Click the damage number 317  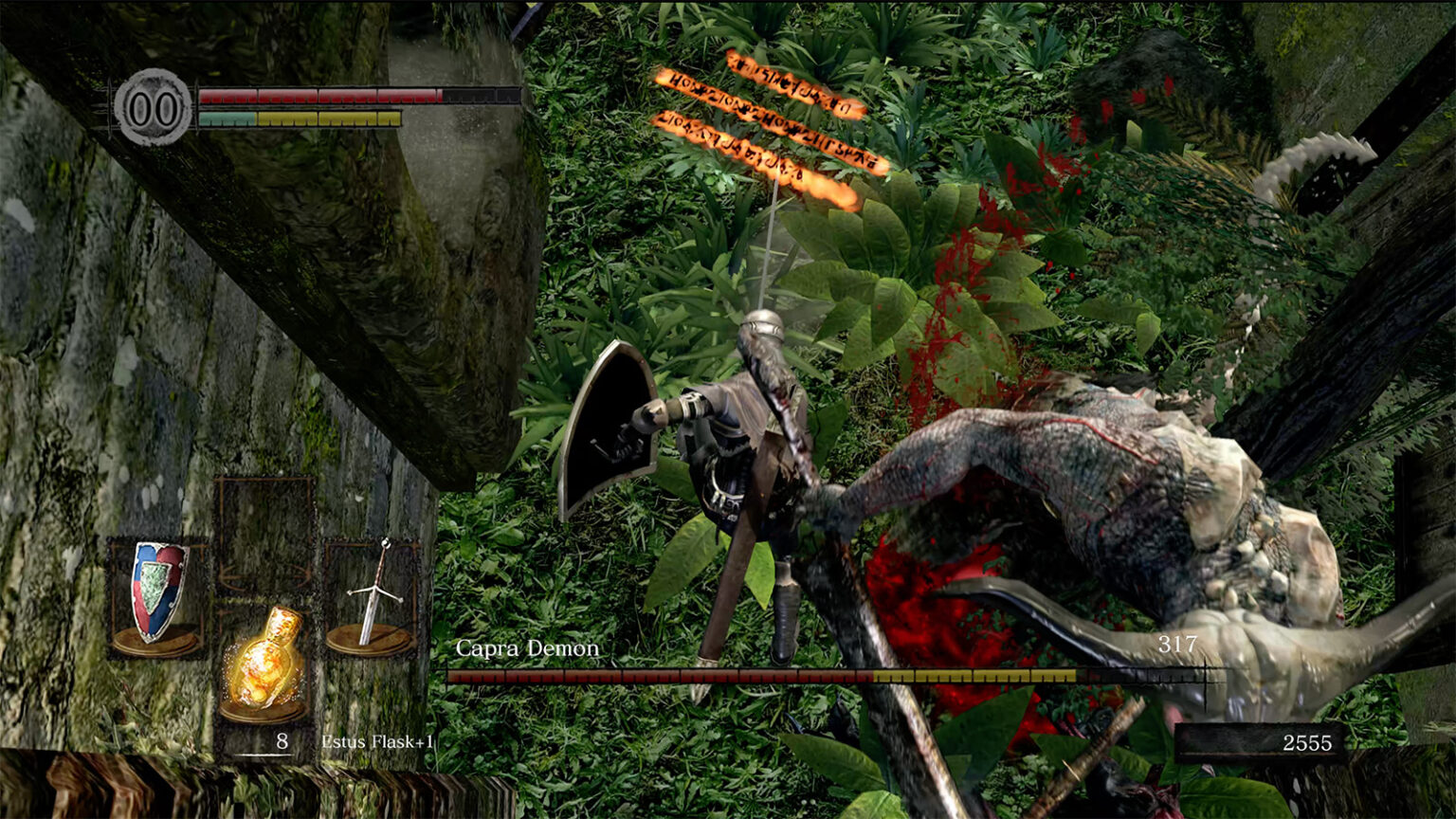click(x=1178, y=645)
